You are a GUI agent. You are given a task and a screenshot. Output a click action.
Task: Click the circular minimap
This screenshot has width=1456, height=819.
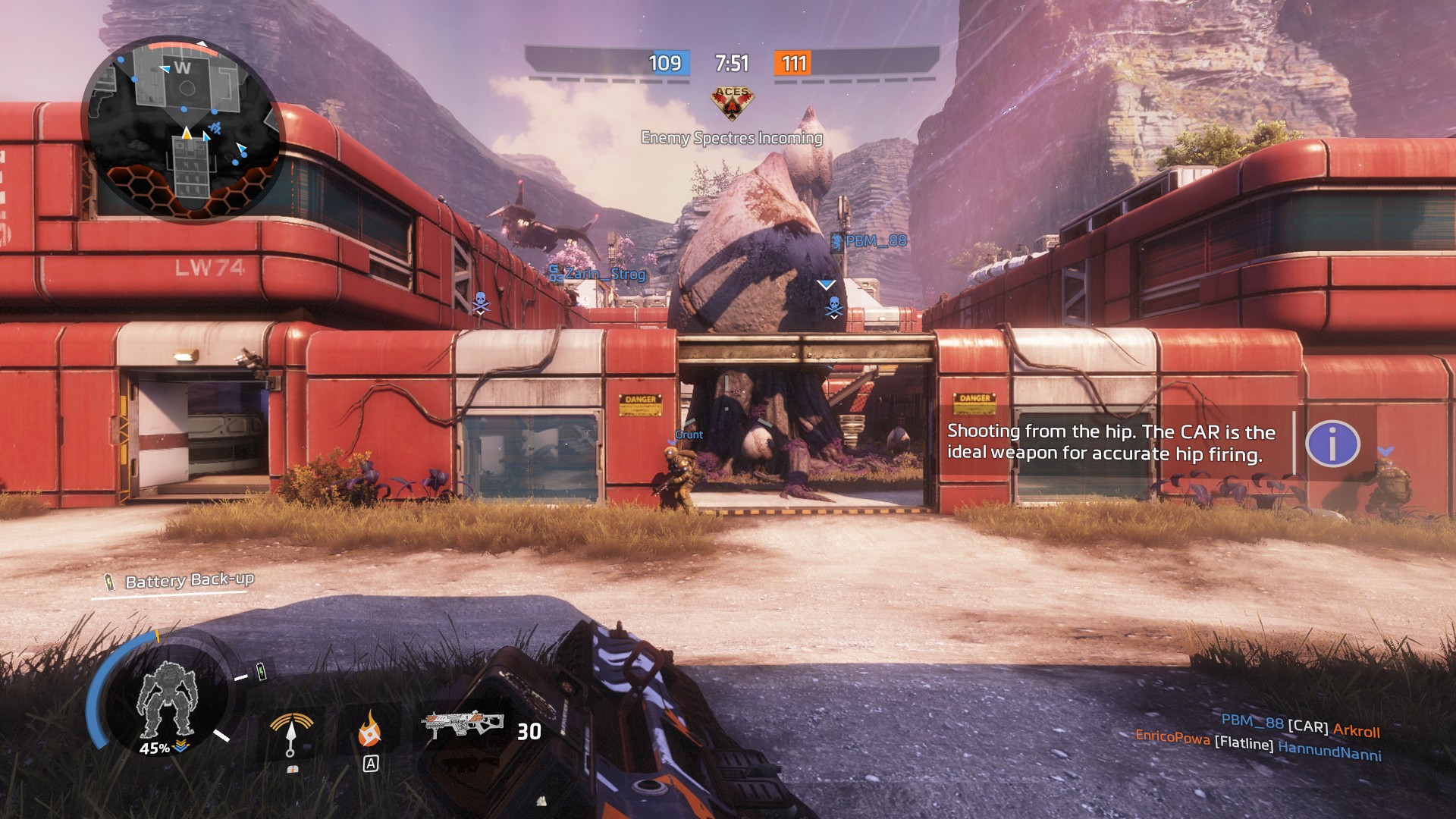click(x=184, y=130)
